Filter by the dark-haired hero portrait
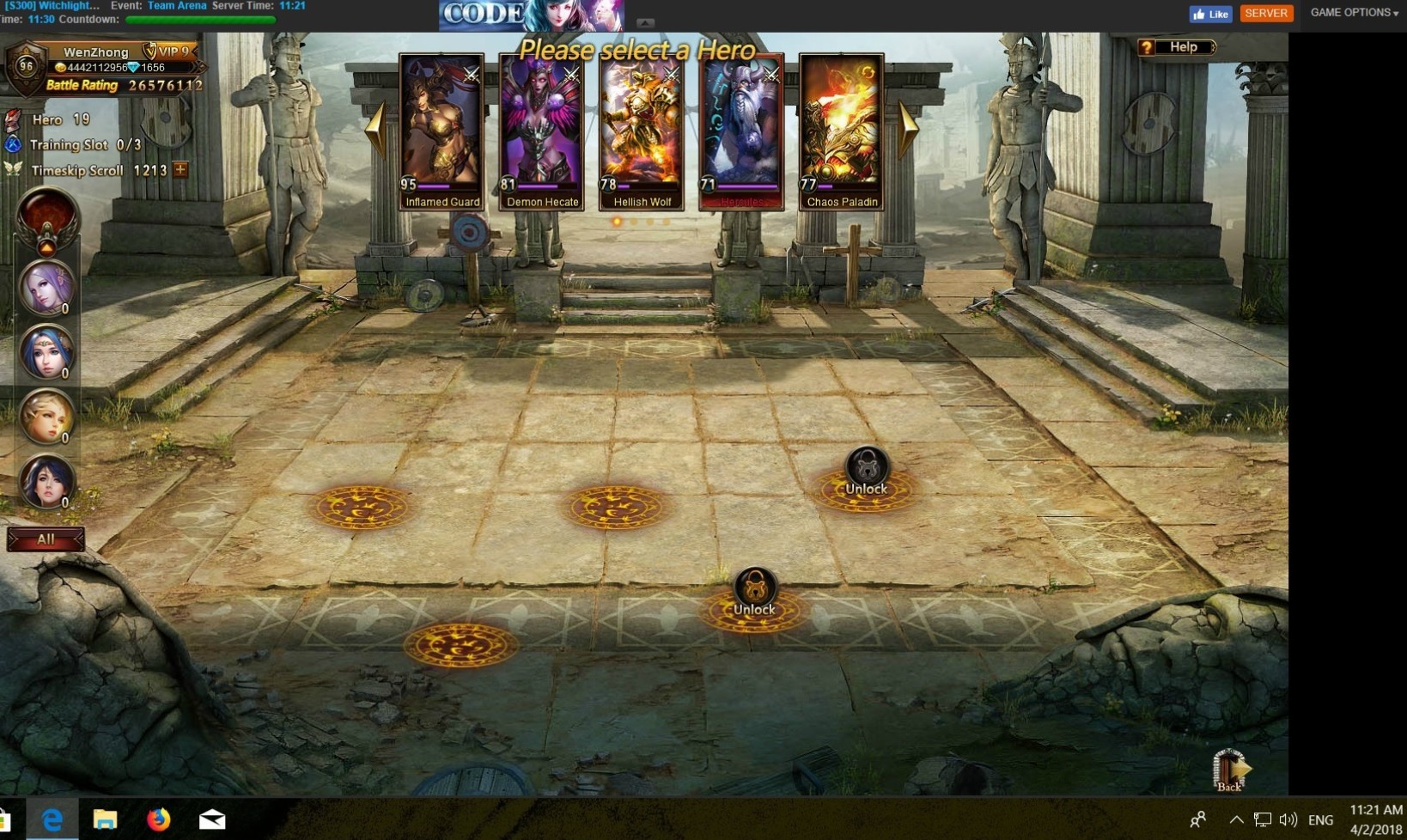 click(46, 481)
